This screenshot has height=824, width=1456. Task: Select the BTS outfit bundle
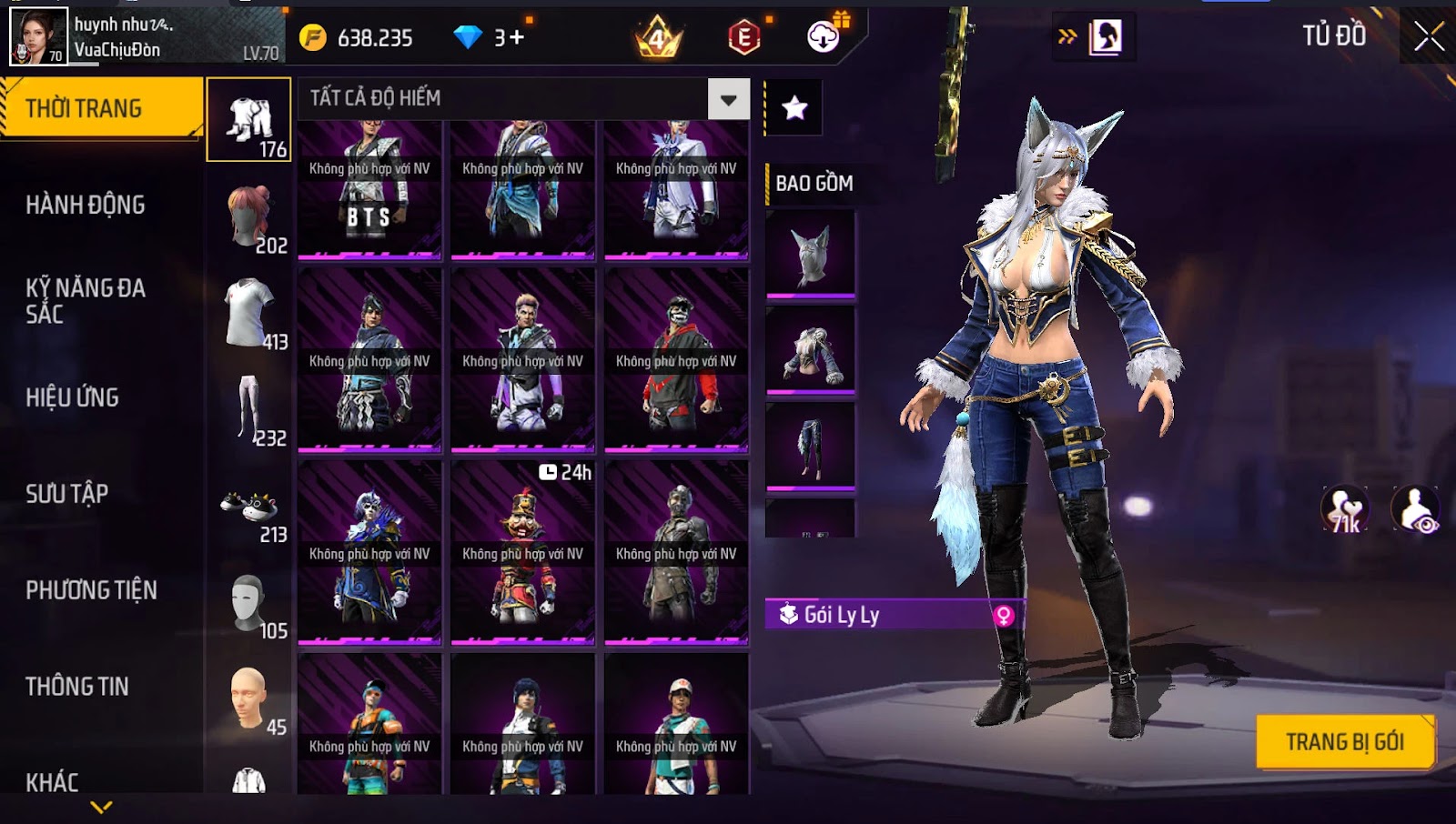point(369,190)
